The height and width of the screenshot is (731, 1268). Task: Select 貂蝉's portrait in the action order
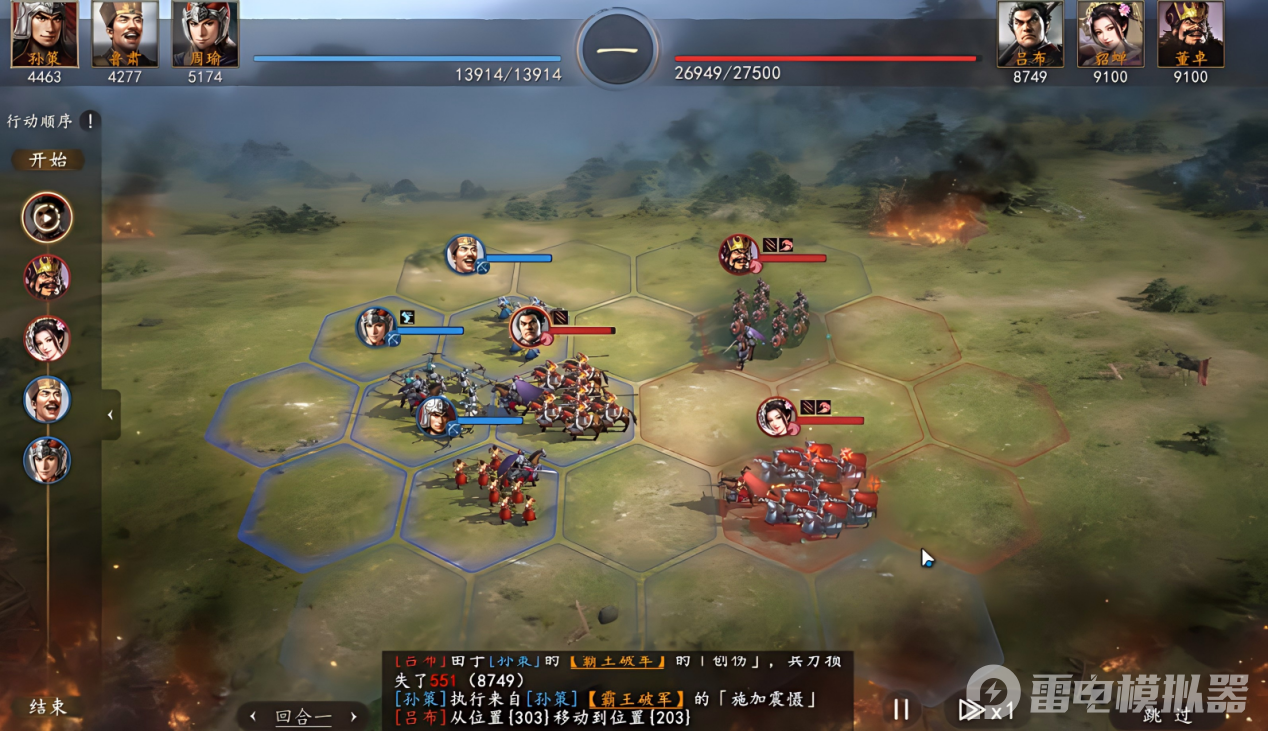(x=47, y=339)
